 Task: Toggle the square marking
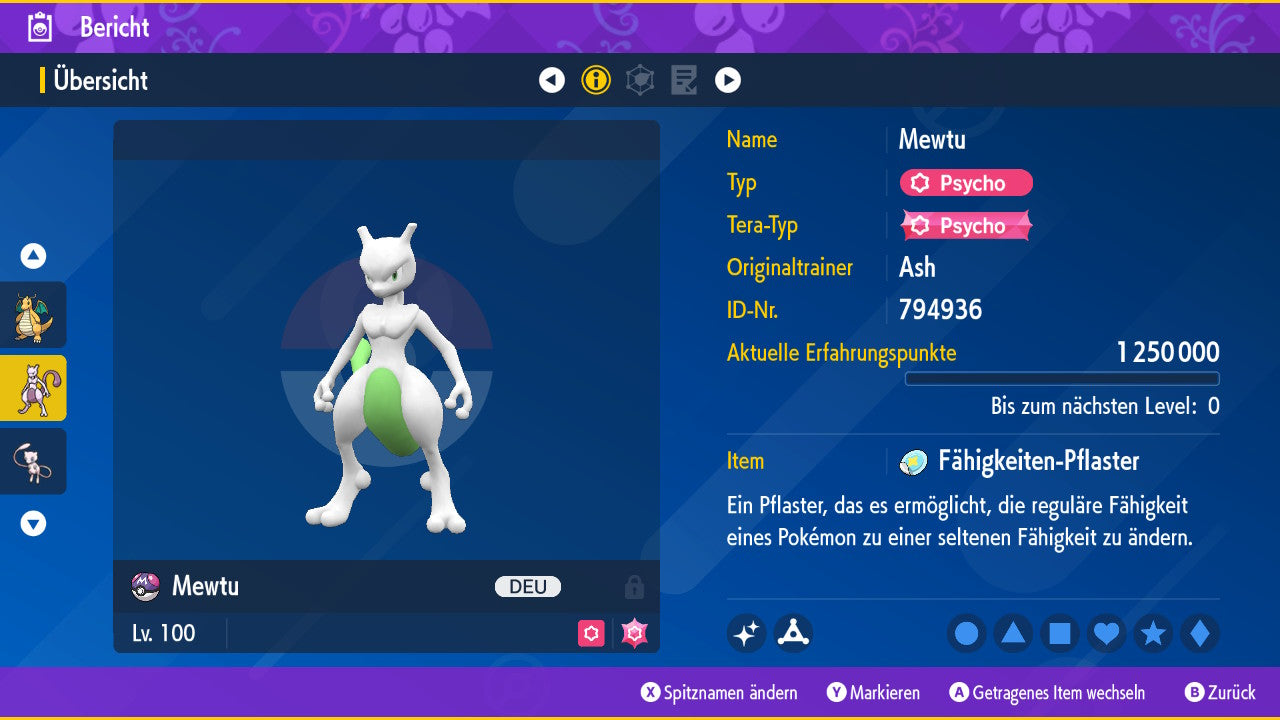[x=1060, y=633]
